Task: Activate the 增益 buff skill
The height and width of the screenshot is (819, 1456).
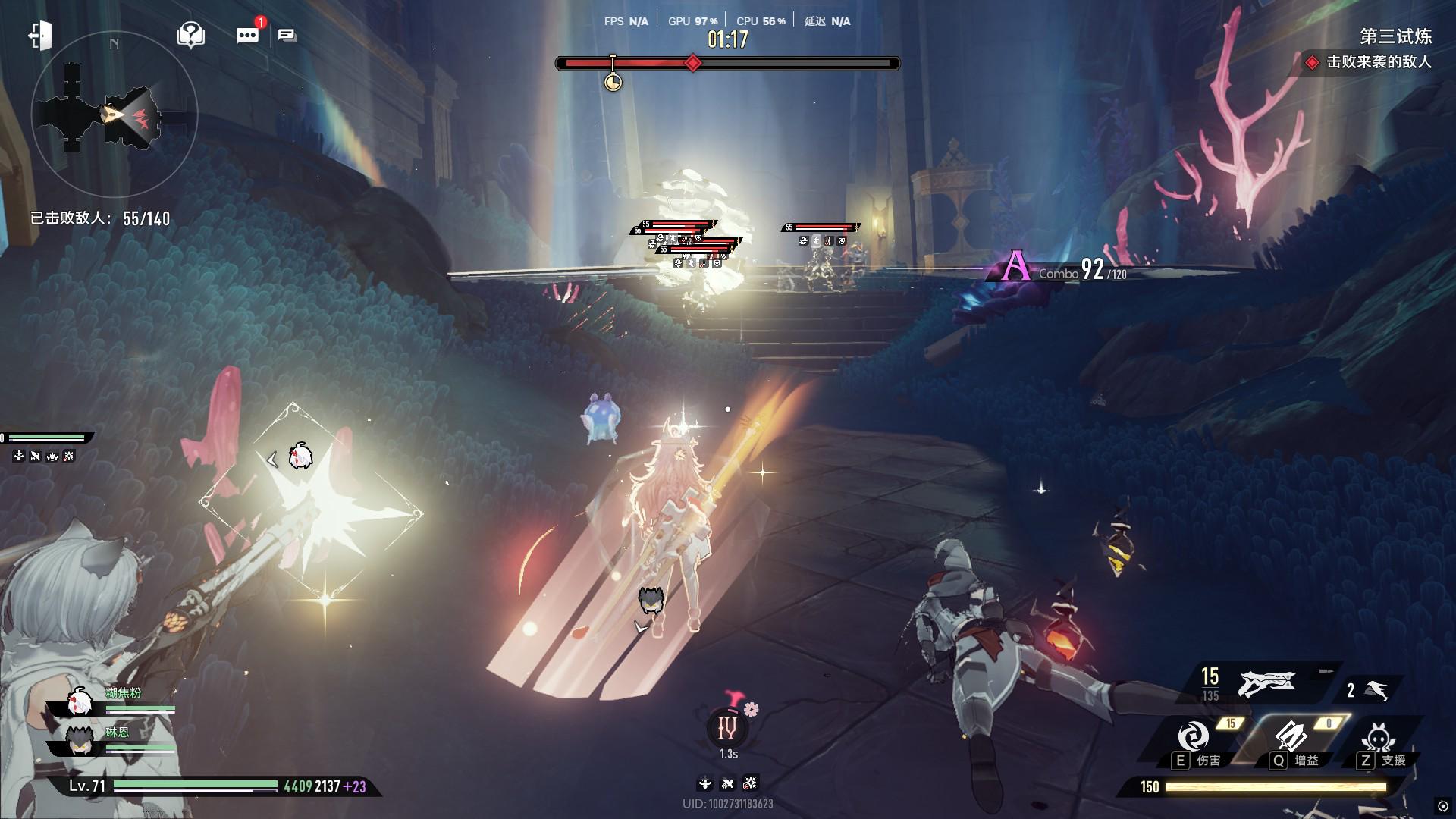Action: (x=1290, y=736)
